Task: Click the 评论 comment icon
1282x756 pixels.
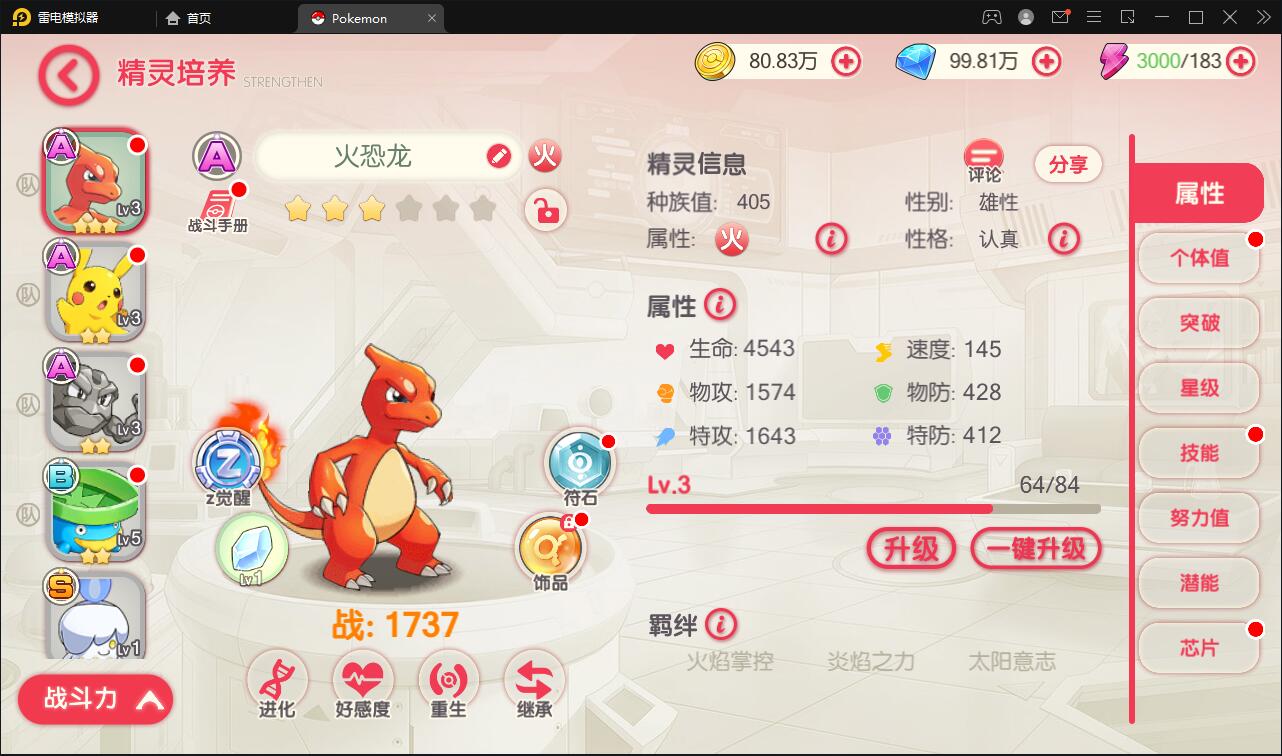Action: (x=981, y=157)
